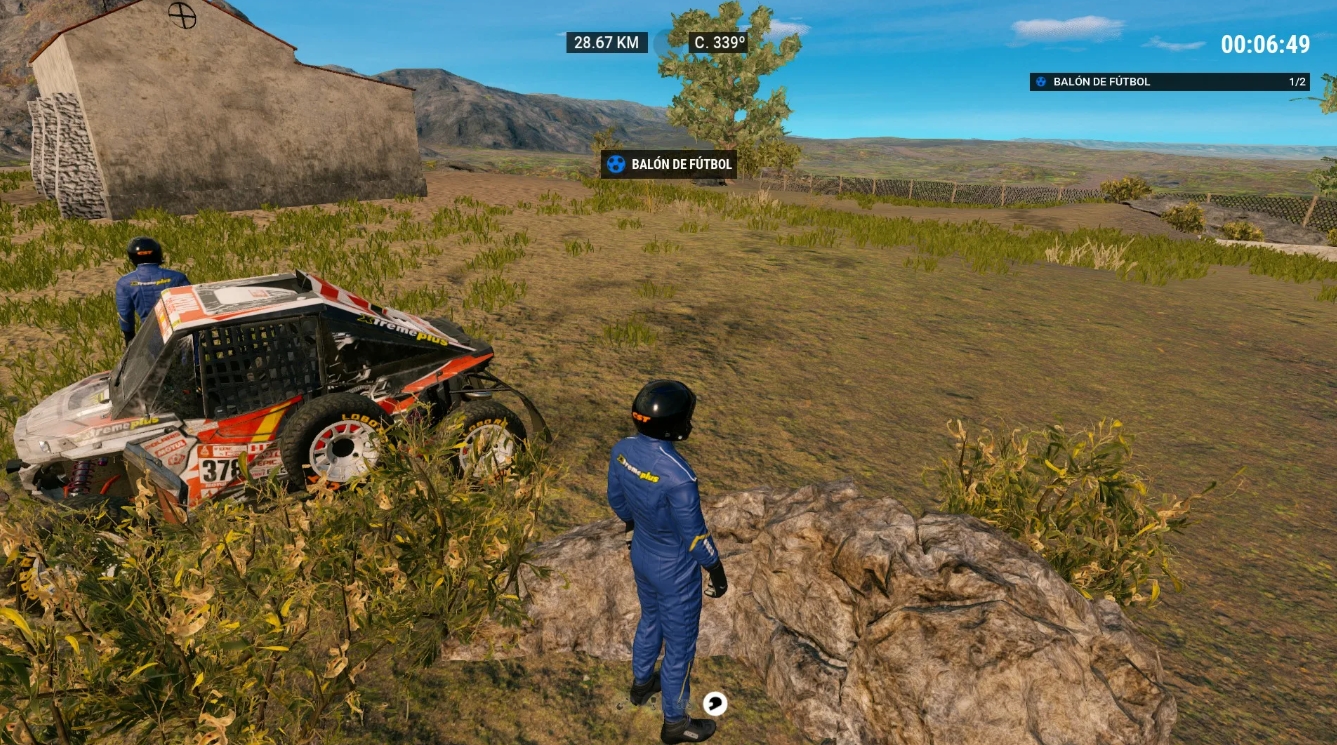Click the compass heading indicator showing C. 339°
The height and width of the screenshot is (745, 1337).
pyautogui.click(x=717, y=42)
